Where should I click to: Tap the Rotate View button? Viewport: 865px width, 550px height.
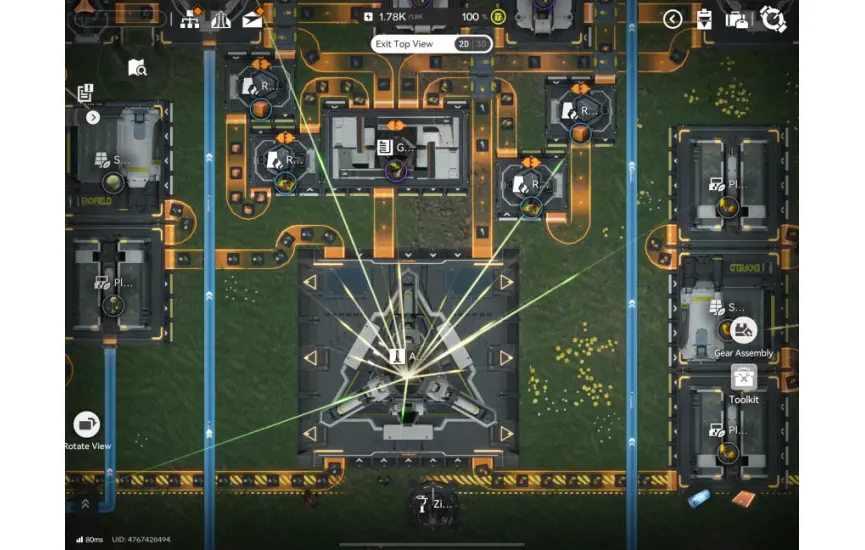coord(87,425)
